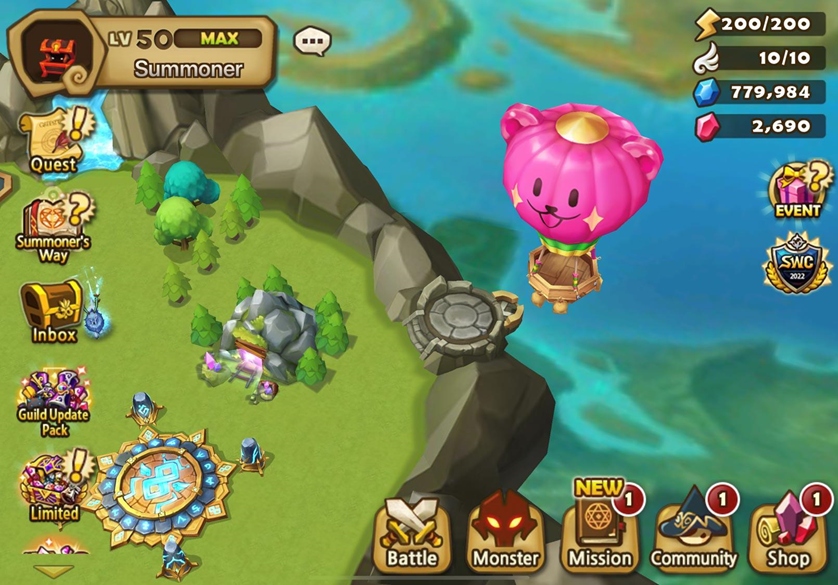Image resolution: width=838 pixels, height=585 pixels.
Task: View the Guild Update Pack offer
Action: 53,396
